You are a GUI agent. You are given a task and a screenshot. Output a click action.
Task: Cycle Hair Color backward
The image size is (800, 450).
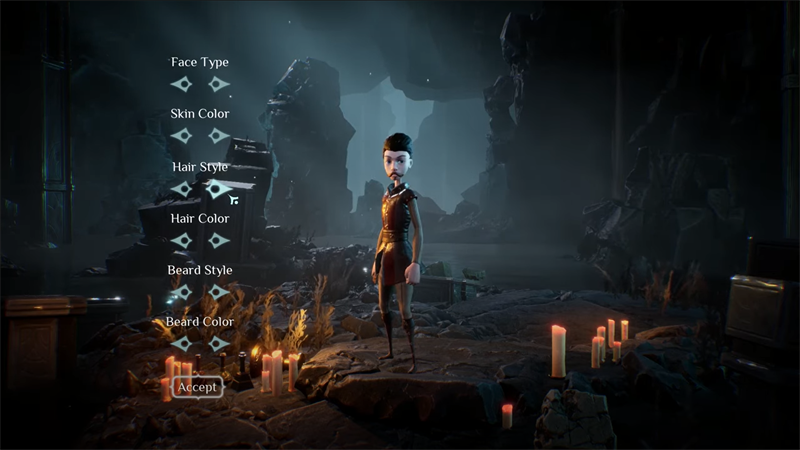(x=181, y=240)
